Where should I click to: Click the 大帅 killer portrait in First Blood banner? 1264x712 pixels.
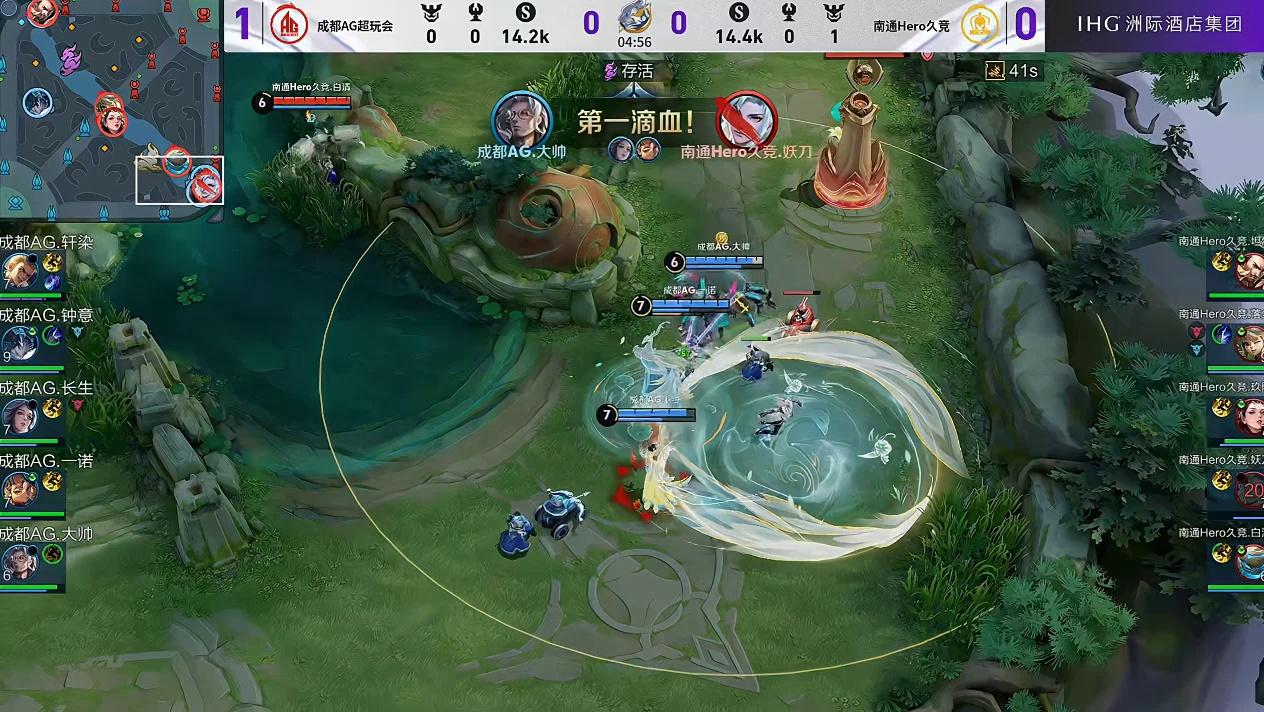pos(521,119)
